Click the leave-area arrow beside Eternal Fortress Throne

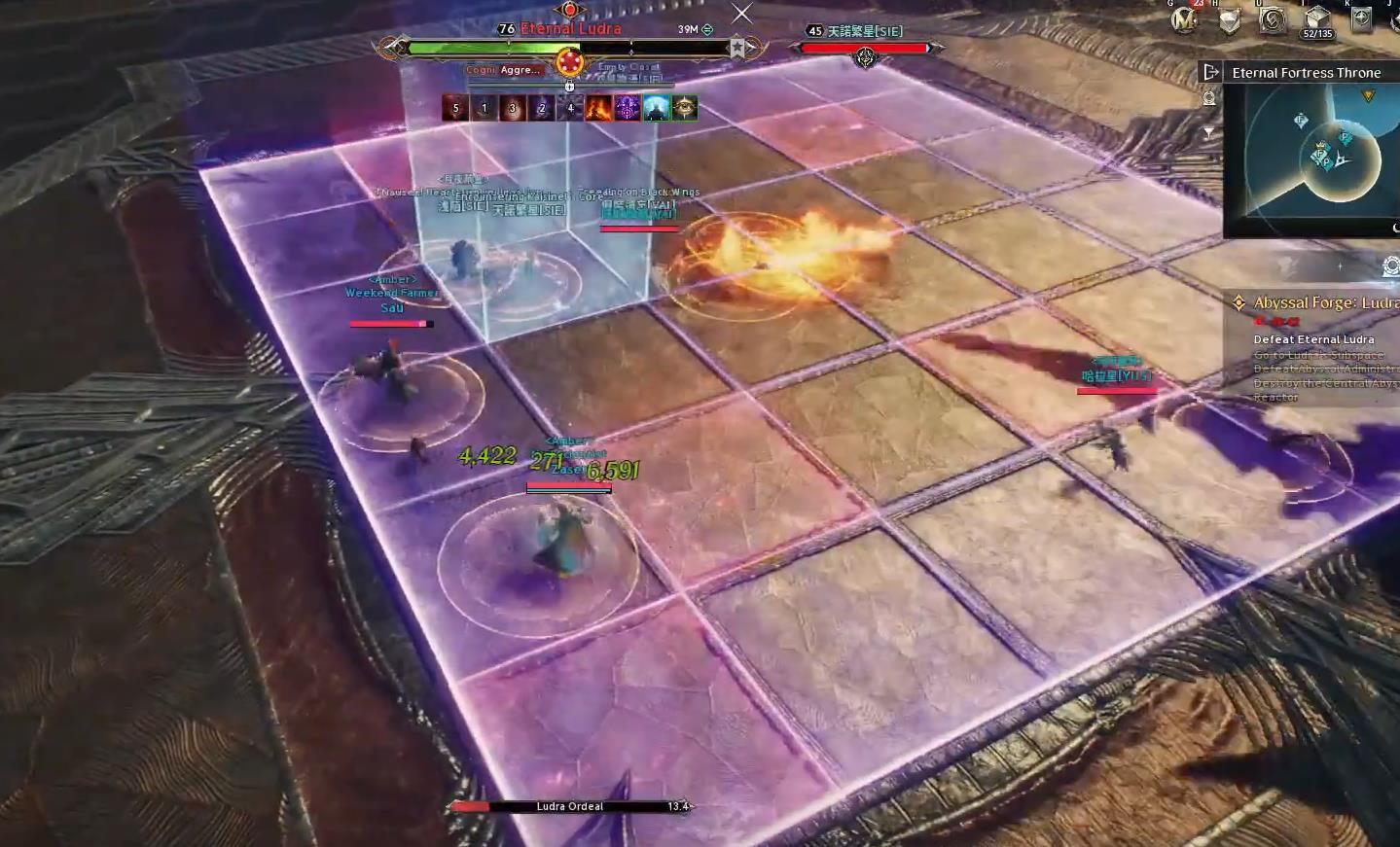pos(1211,72)
